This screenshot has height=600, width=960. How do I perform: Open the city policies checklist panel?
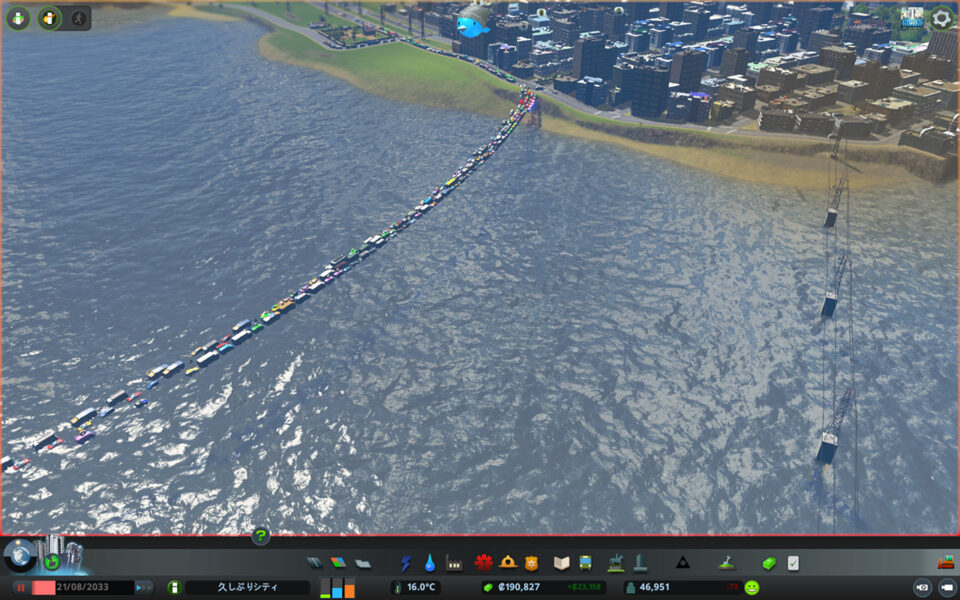(x=793, y=563)
